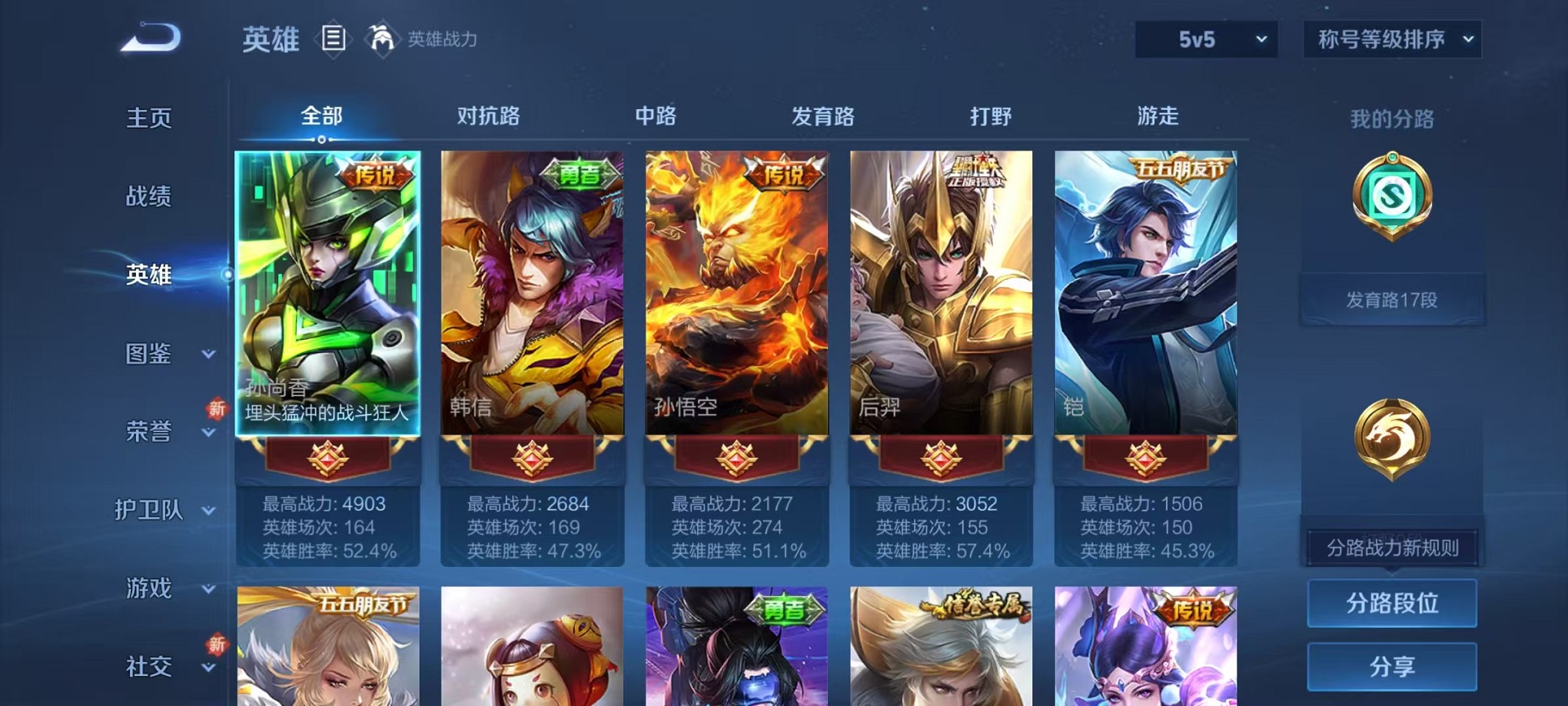Select the 图鉴 sidebar entry
Image resolution: width=1568 pixels, height=706 pixels.
tap(147, 355)
